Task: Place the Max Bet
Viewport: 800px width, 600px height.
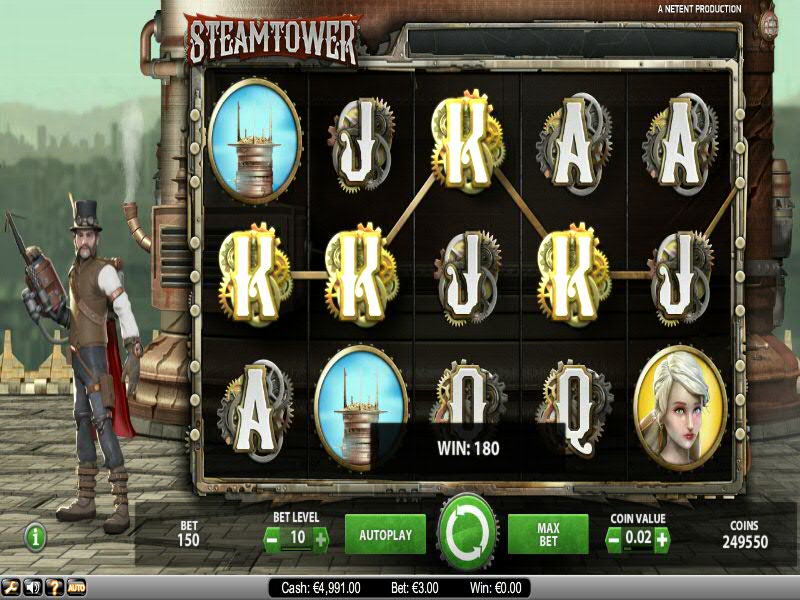Action: pyautogui.click(x=547, y=535)
